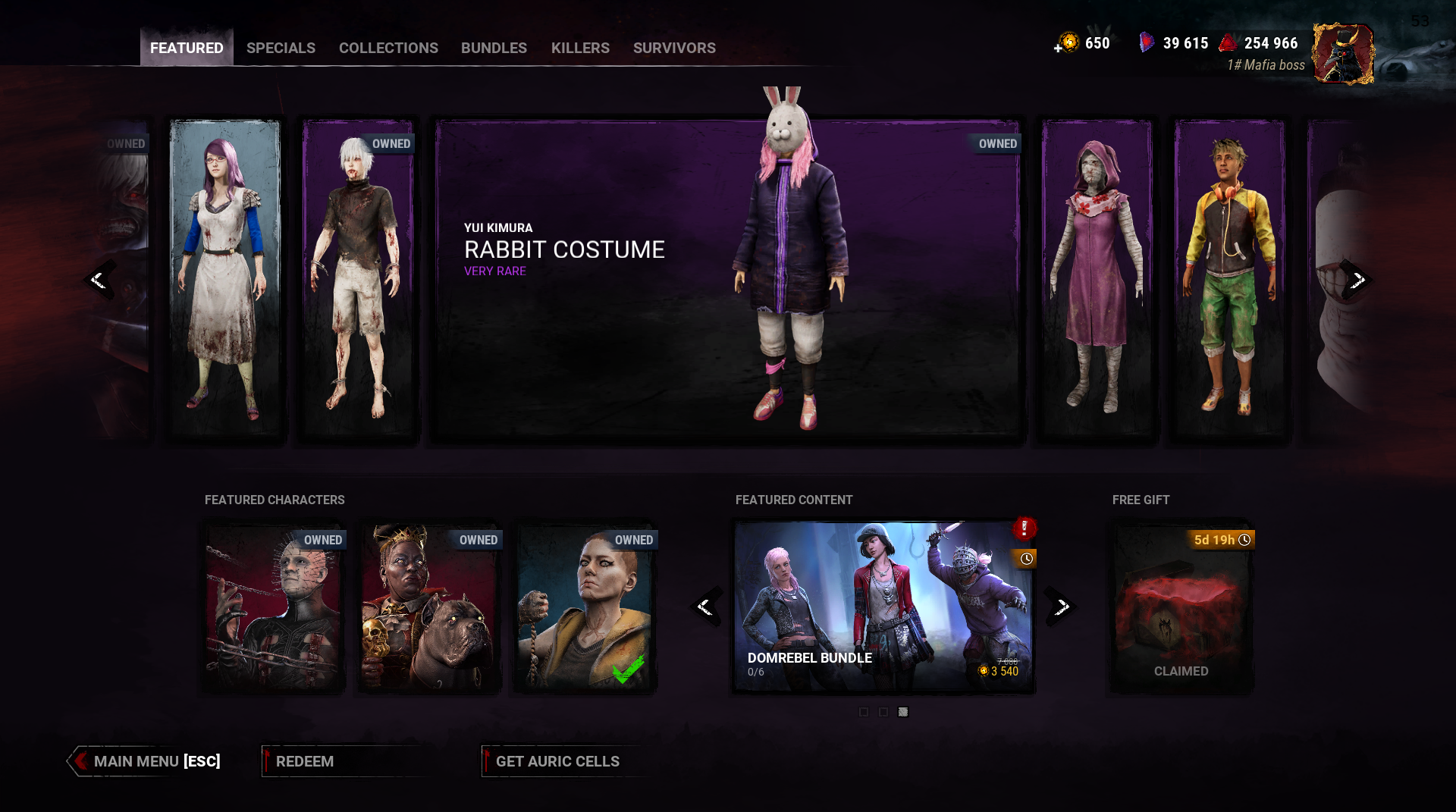Screen dimensions: 1456x812
Task: Choose the white-haired bloody outfit card
Action: click(358, 278)
